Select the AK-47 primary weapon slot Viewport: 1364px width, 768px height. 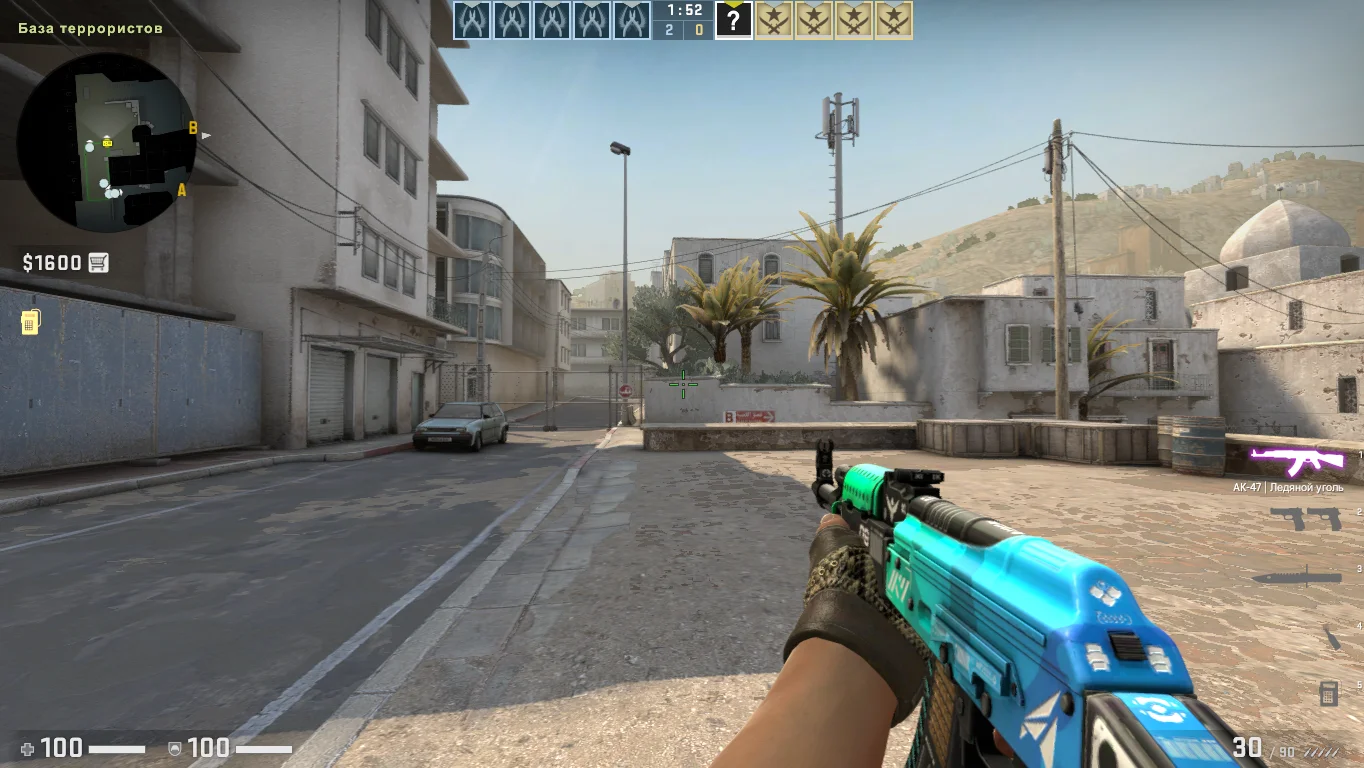coord(1297,461)
